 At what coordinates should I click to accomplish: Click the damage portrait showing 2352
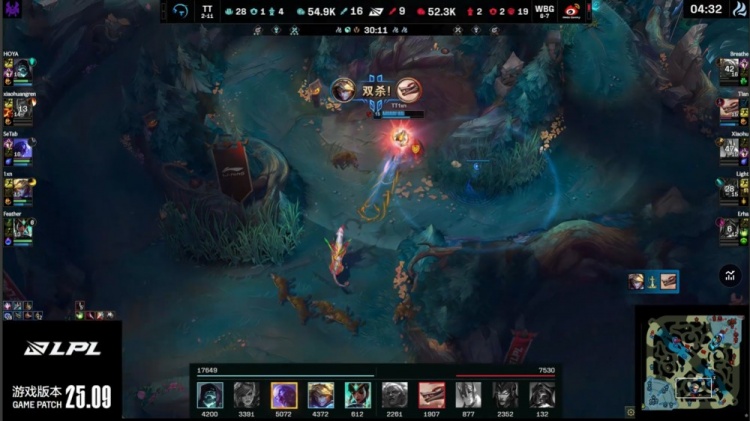pos(505,394)
